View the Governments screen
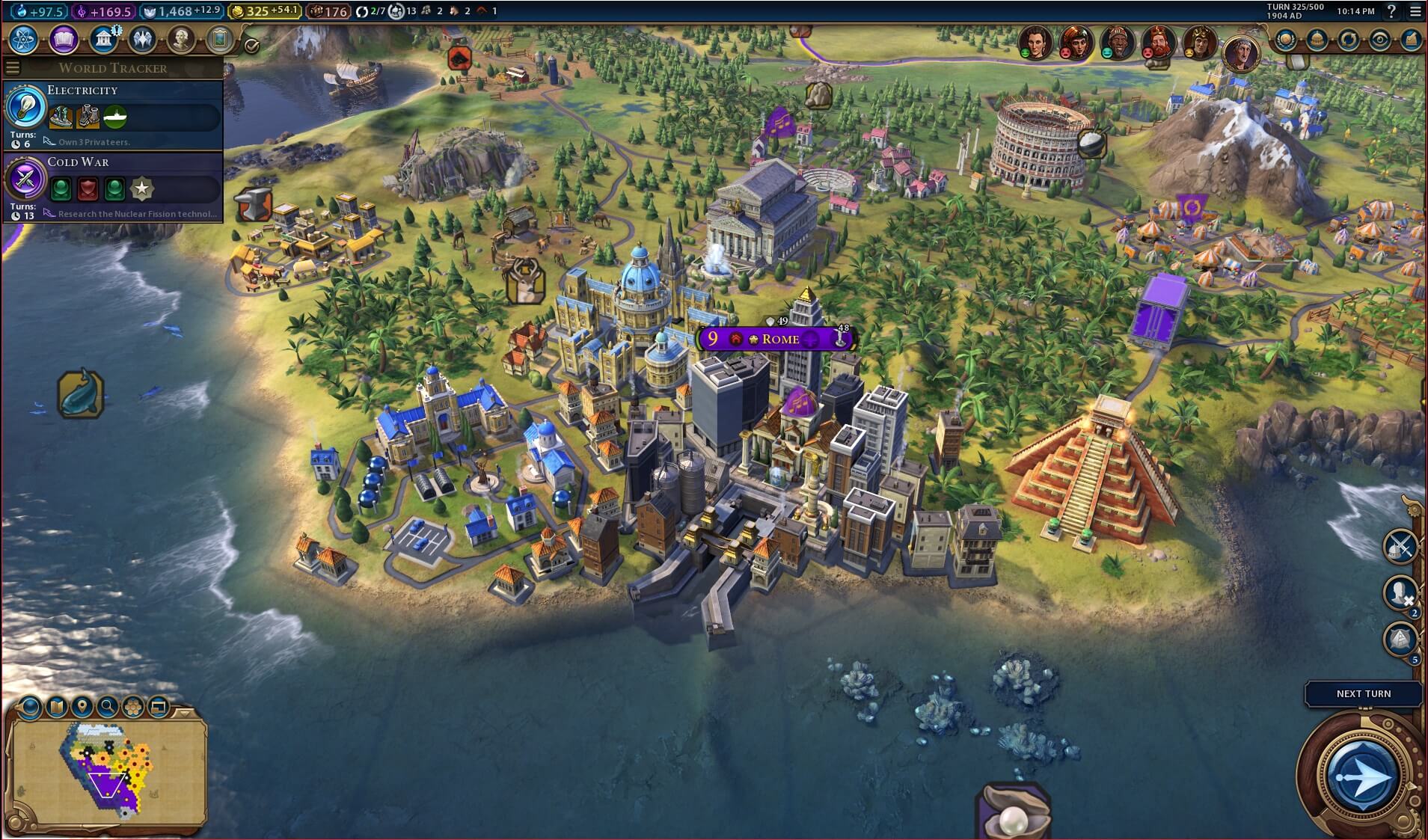1428x840 pixels. coord(103,39)
